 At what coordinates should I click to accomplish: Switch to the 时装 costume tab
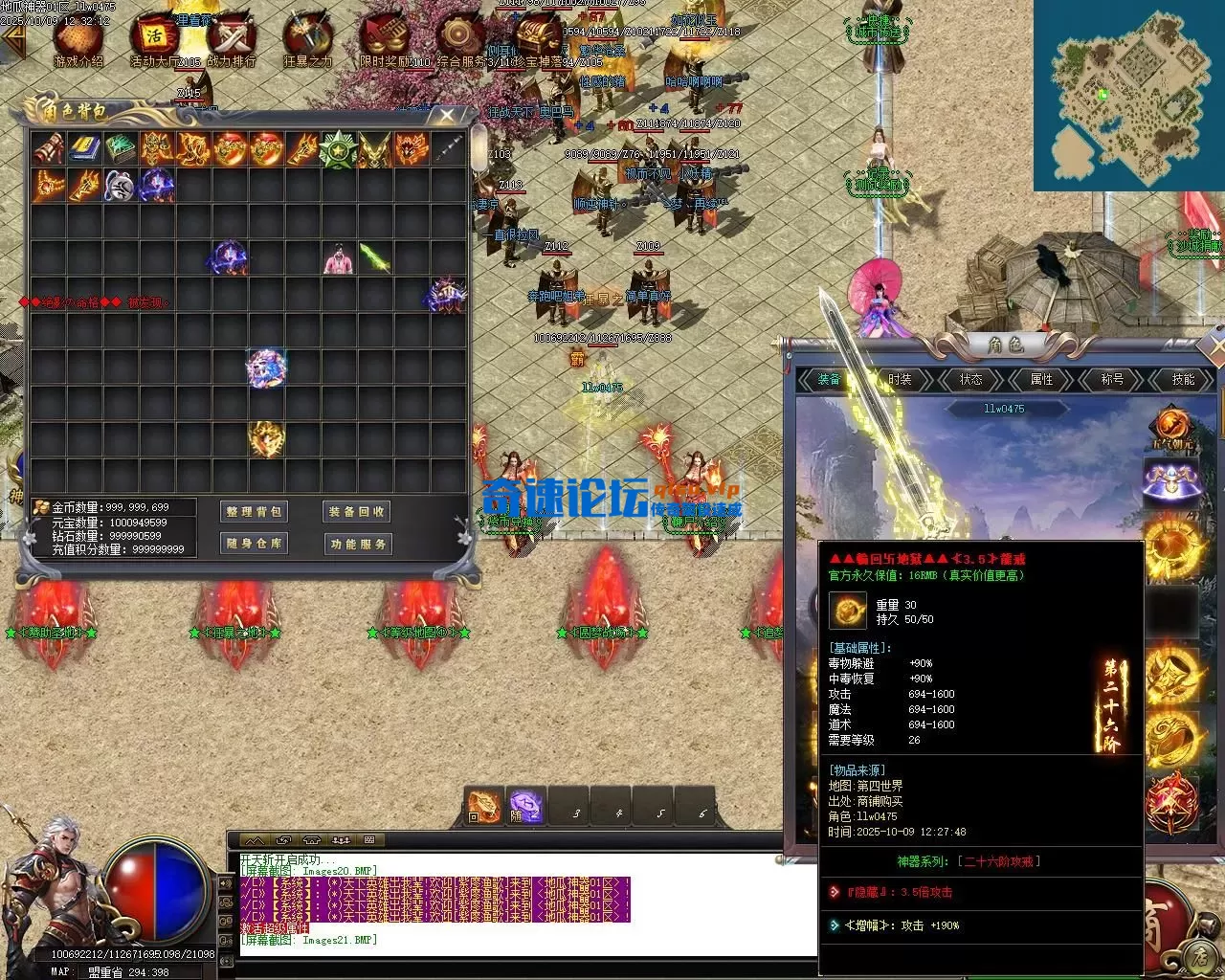click(900, 380)
